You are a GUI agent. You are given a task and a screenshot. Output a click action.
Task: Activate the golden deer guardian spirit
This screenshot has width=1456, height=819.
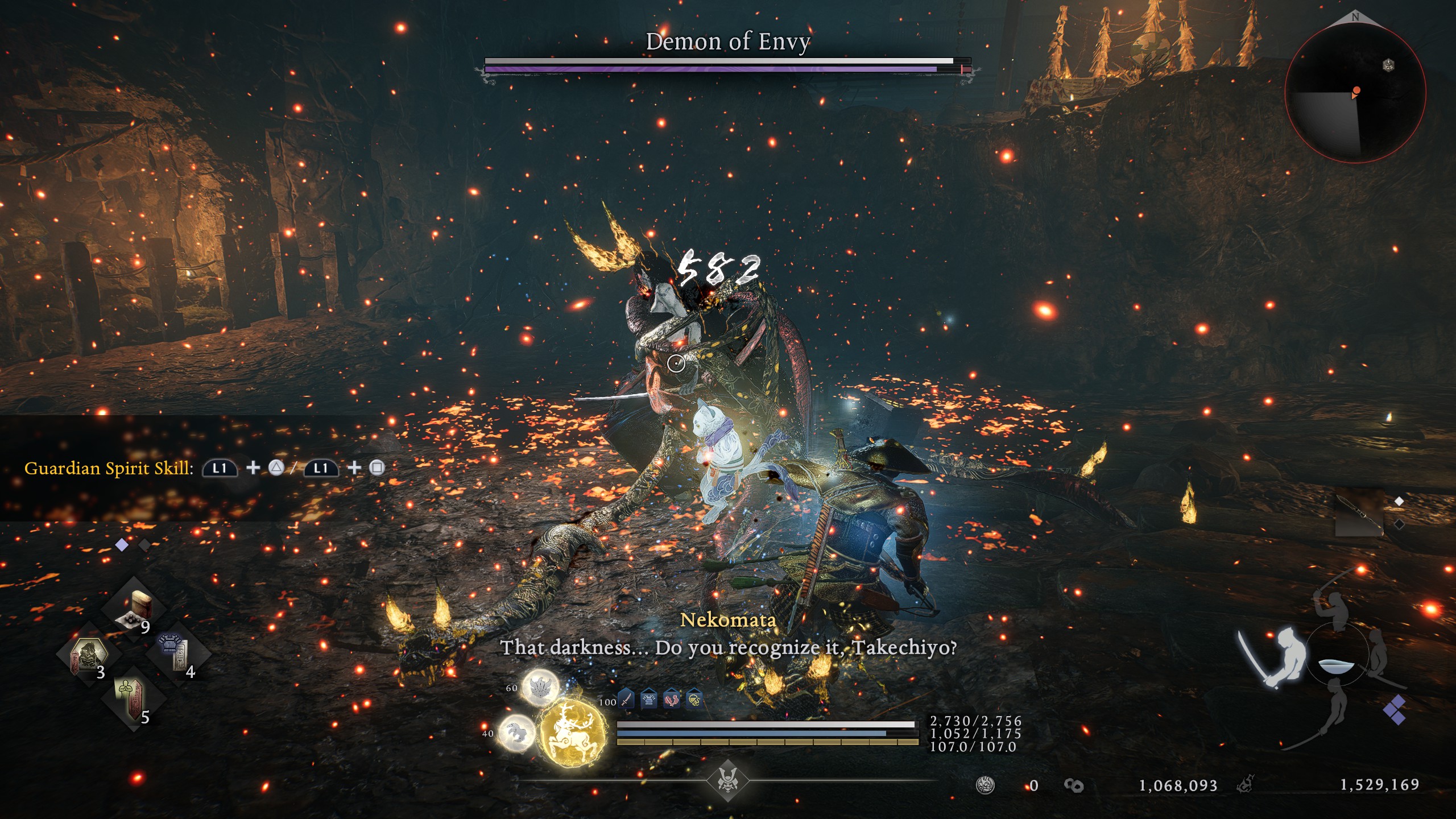click(572, 734)
